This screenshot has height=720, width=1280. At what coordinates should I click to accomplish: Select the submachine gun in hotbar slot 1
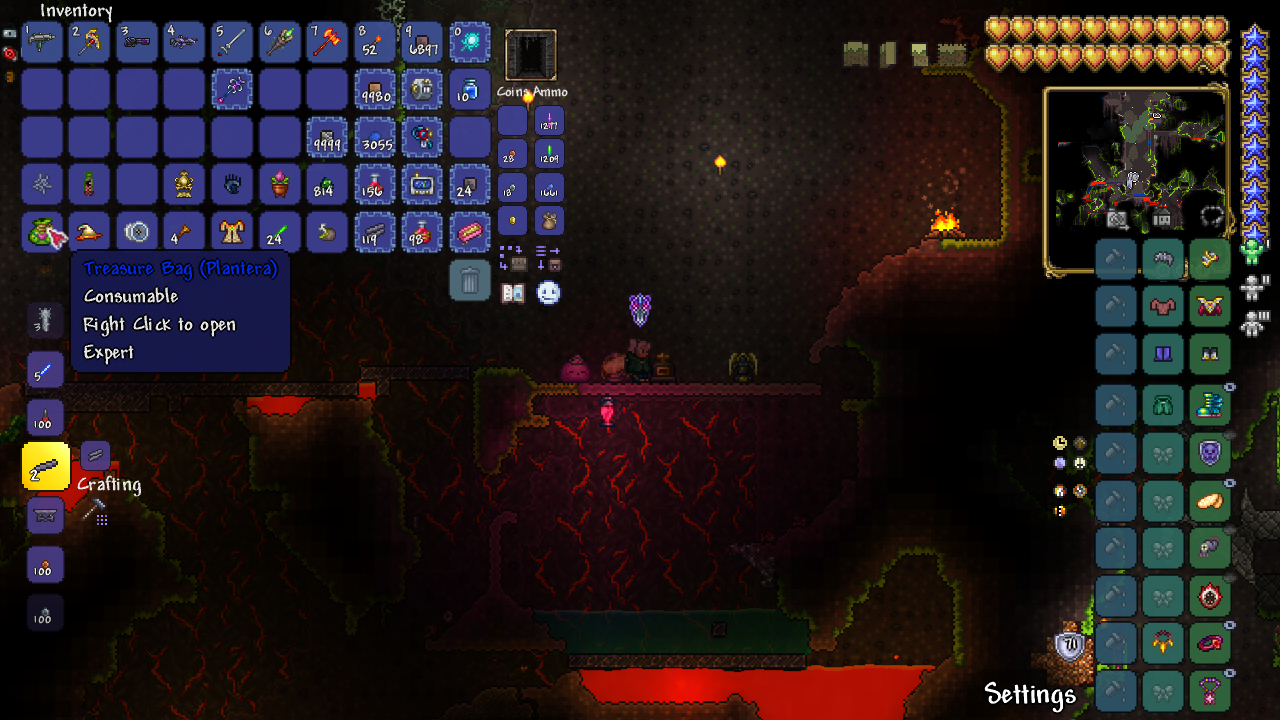point(42,43)
